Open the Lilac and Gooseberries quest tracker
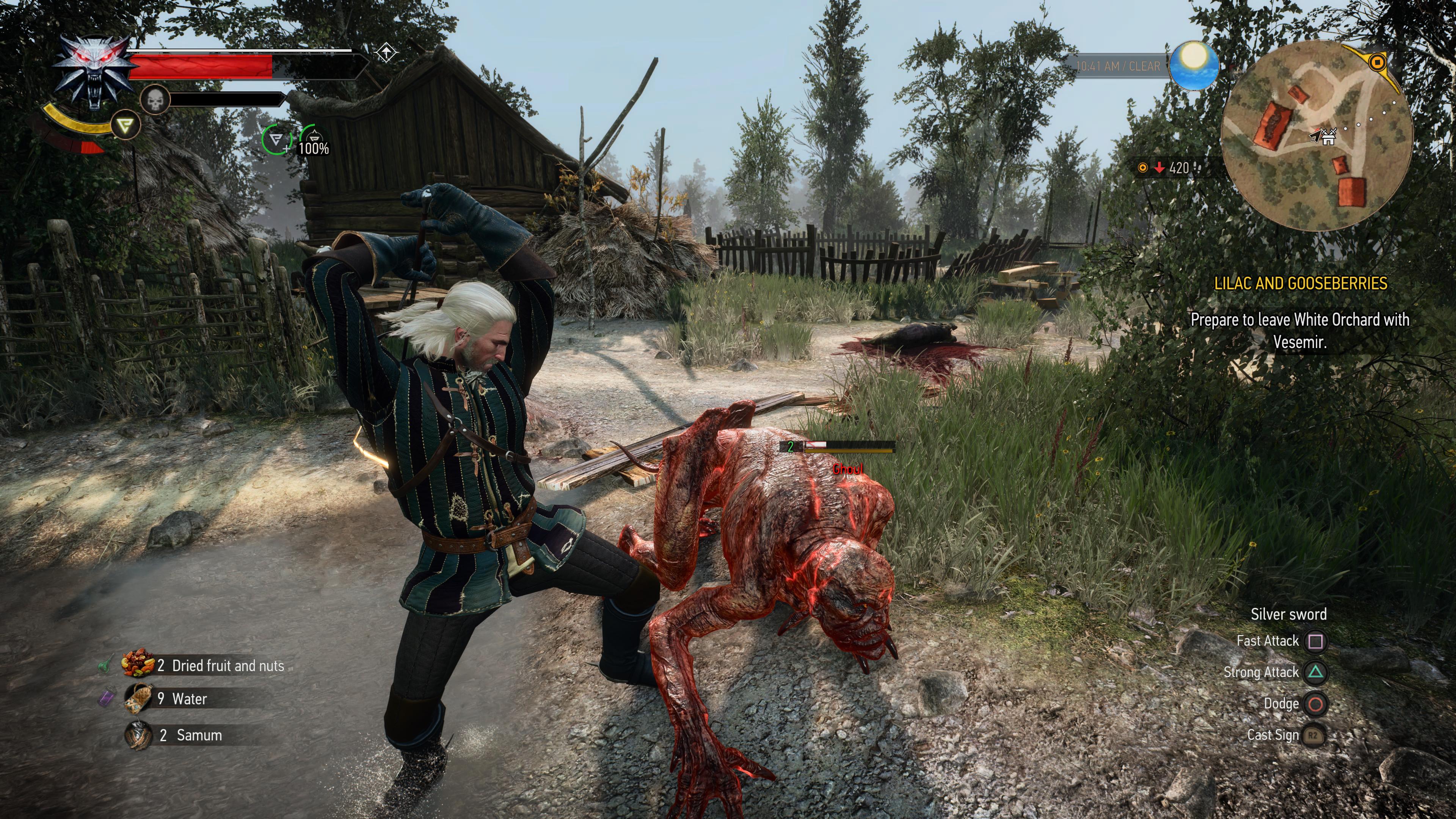The height and width of the screenshot is (819, 1456). click(x=1300, y=283)
